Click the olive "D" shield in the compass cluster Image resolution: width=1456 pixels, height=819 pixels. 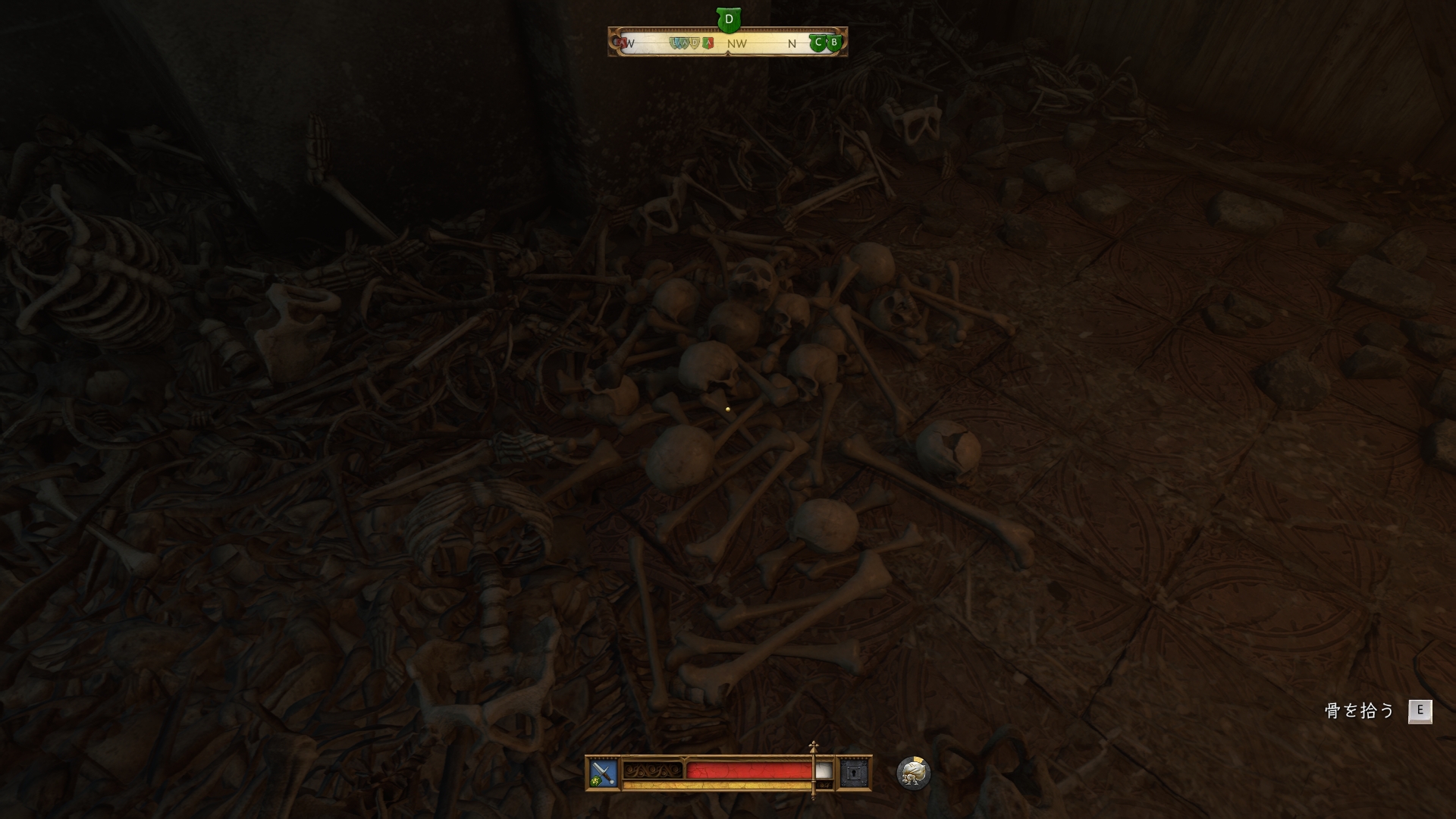694,42
